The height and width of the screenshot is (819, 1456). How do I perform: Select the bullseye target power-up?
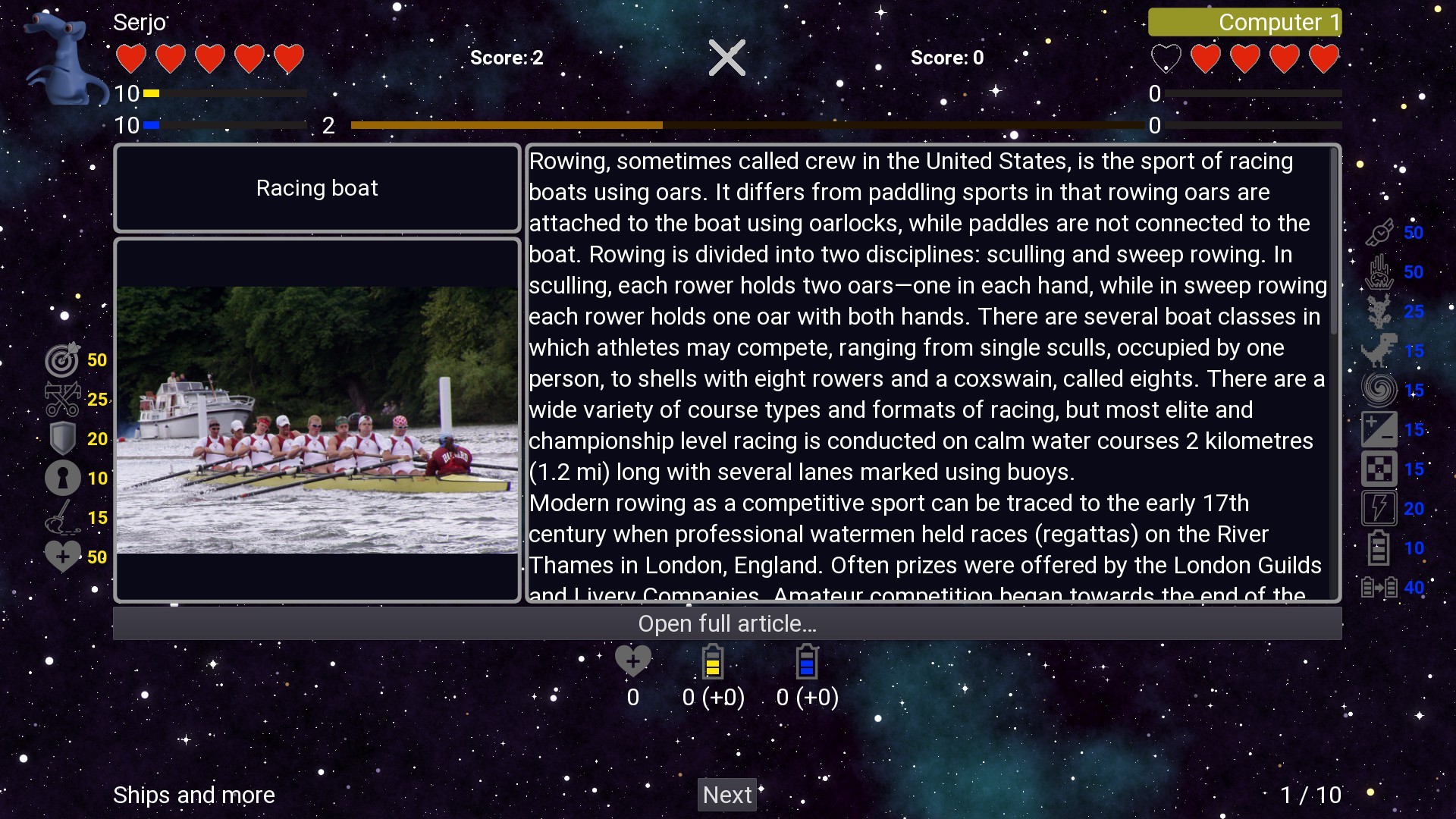62,360
